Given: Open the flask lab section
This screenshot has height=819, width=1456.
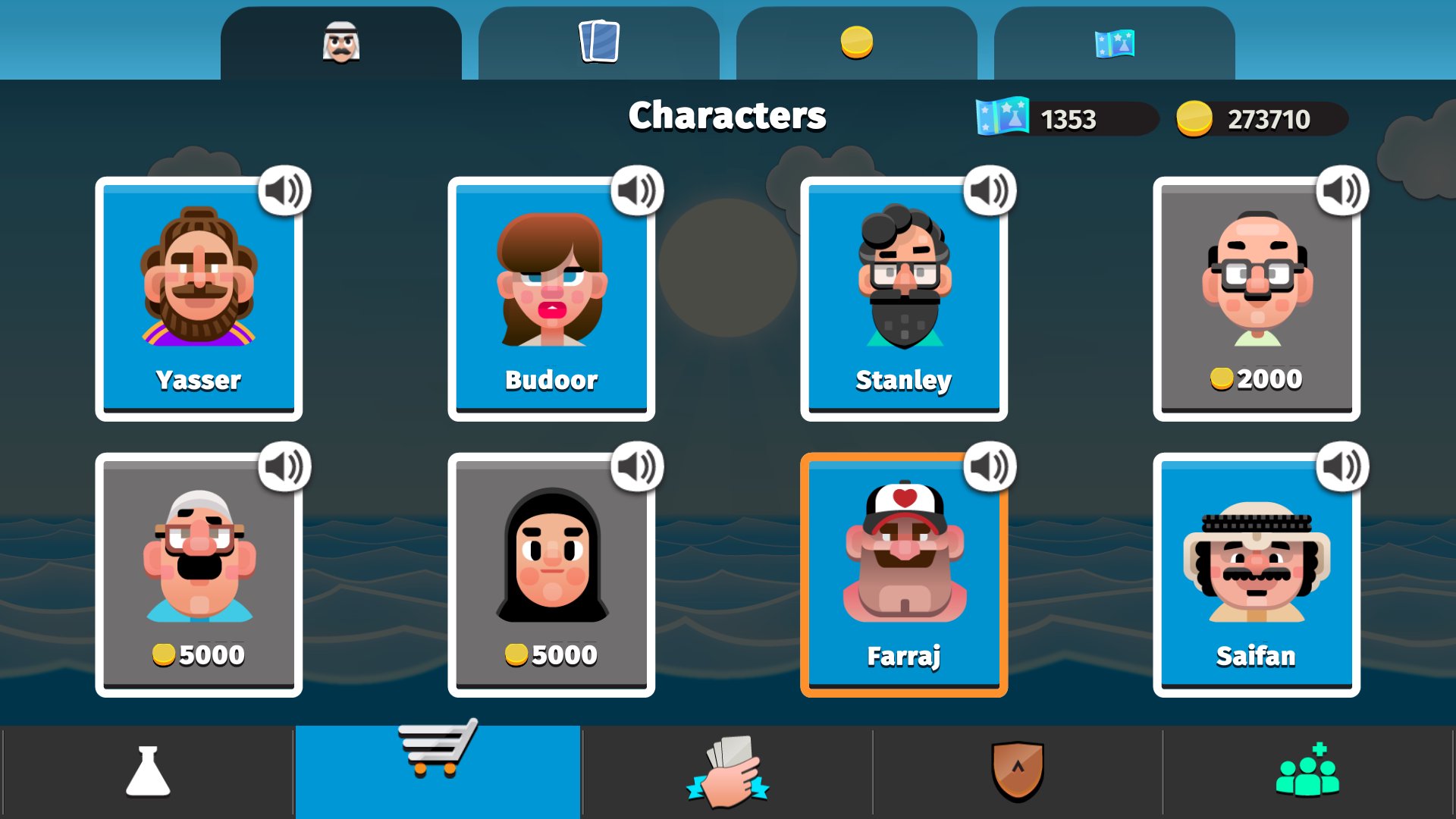Looking at the screenshot, I should click(x=148, y=772).
